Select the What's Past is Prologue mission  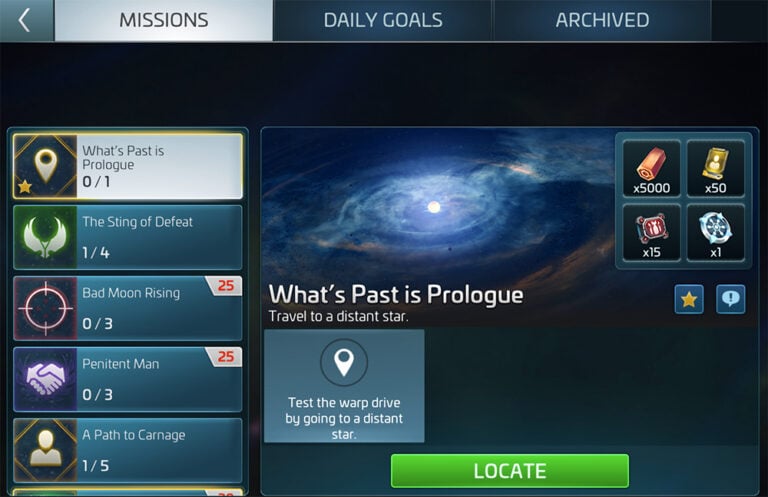pyautogui.click(x=128, y=166)
